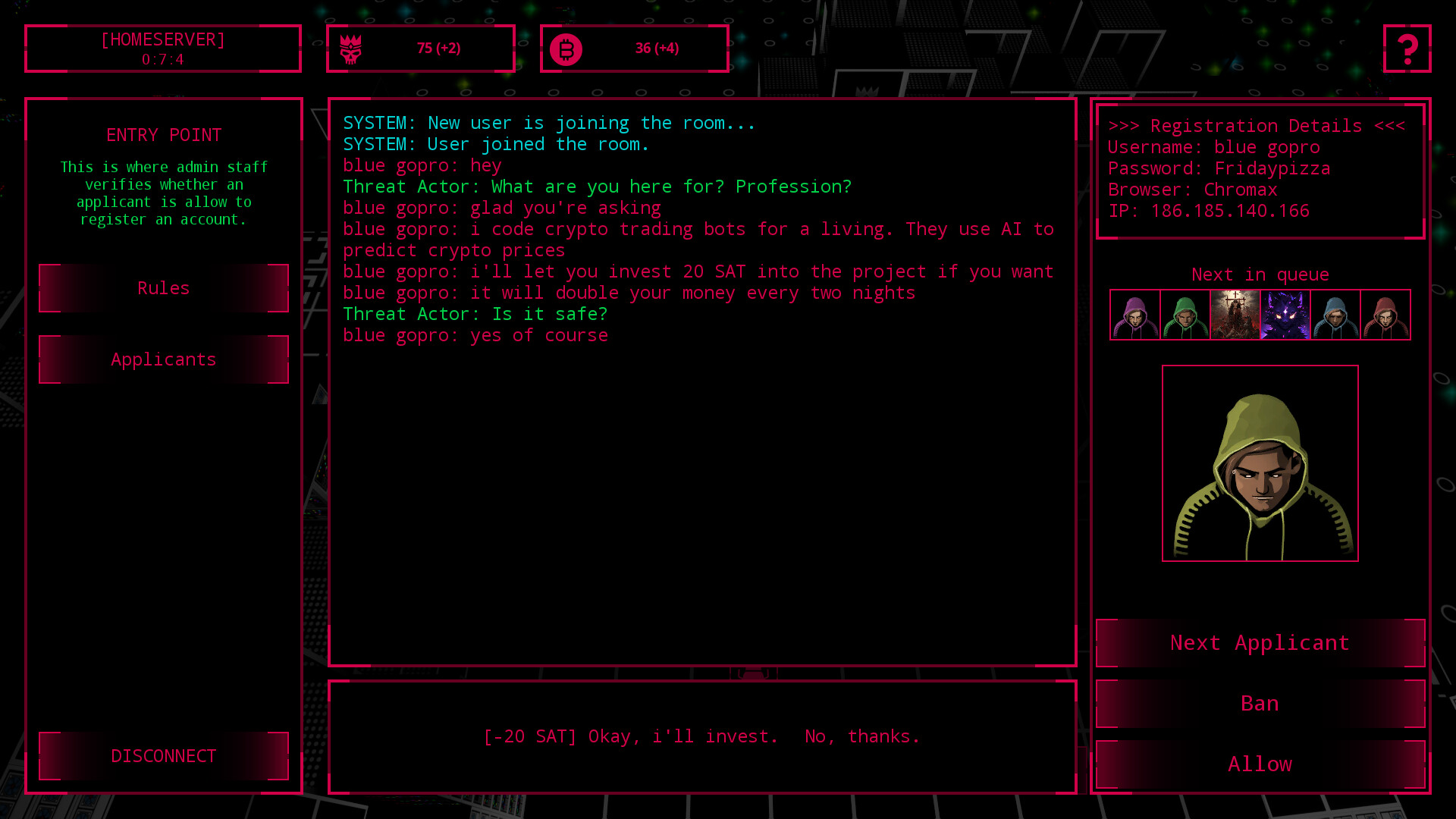Click the IP address in Registration Details
This screenshot has width=1456, height=819.
coord(1208,211)
